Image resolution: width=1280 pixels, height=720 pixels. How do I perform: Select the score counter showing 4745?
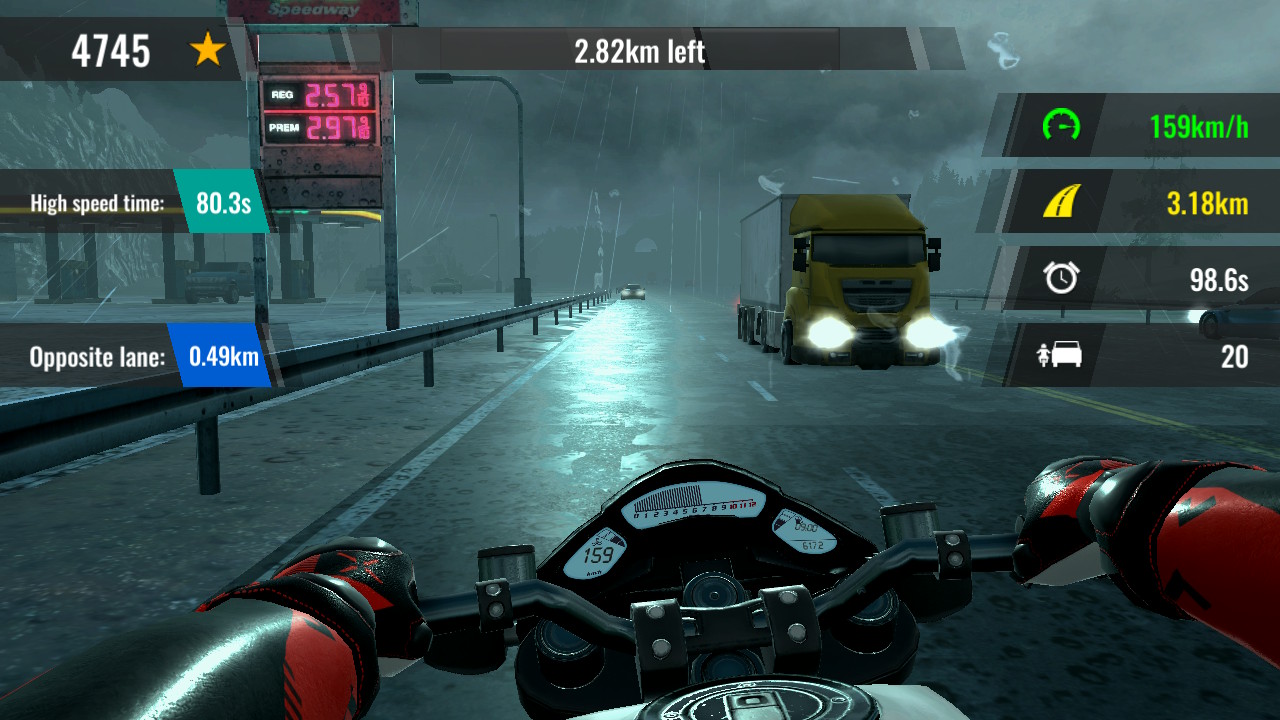click(x=110, y=50)
